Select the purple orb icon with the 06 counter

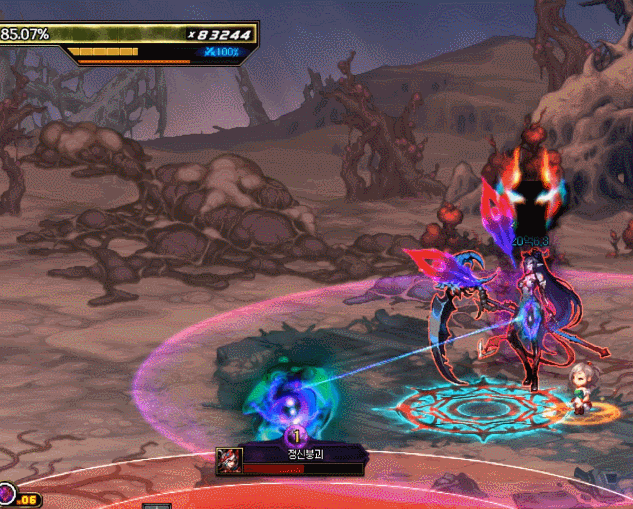click(7, 494)
